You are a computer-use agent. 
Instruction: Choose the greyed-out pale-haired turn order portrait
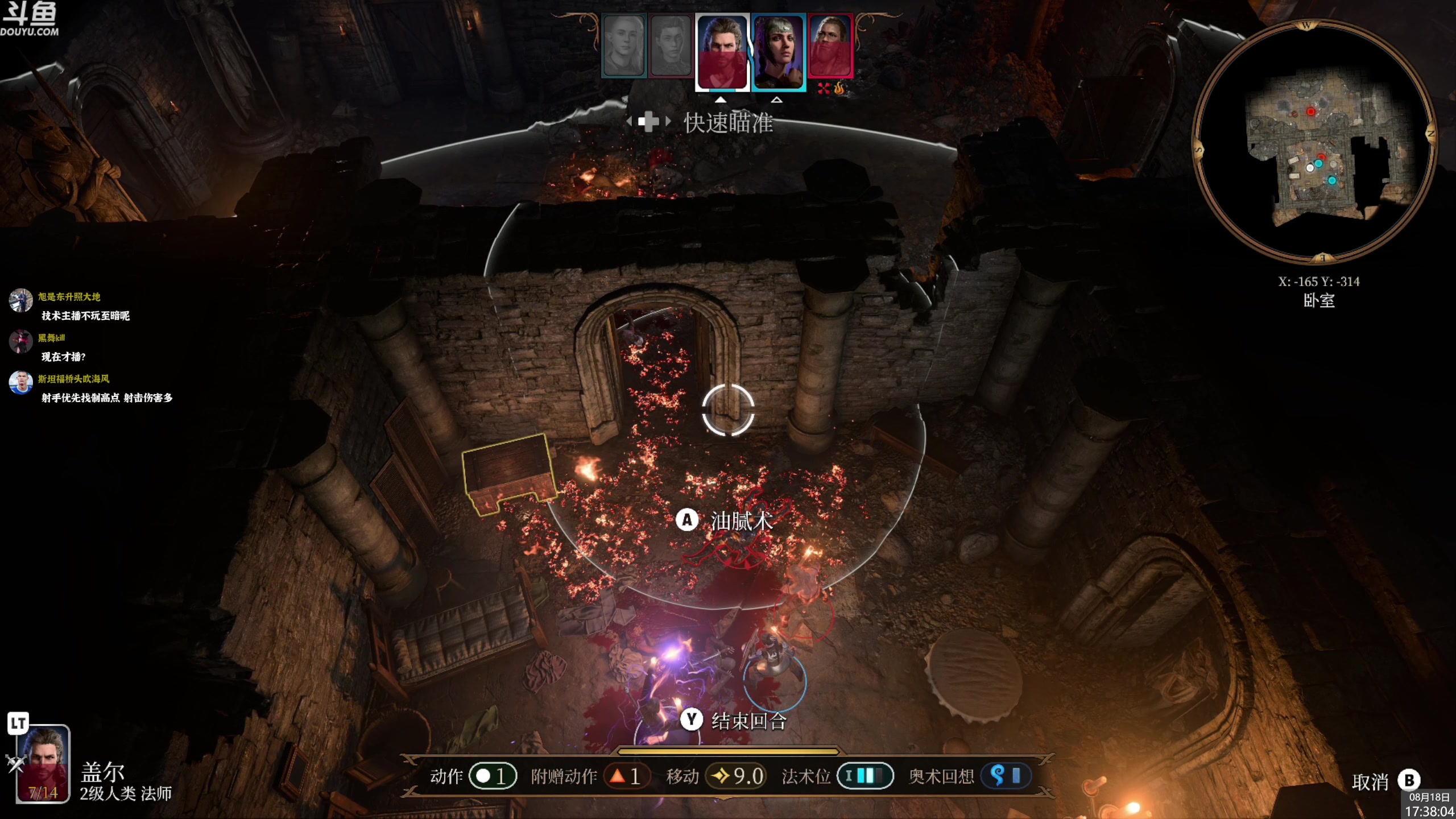coord(623,45)
